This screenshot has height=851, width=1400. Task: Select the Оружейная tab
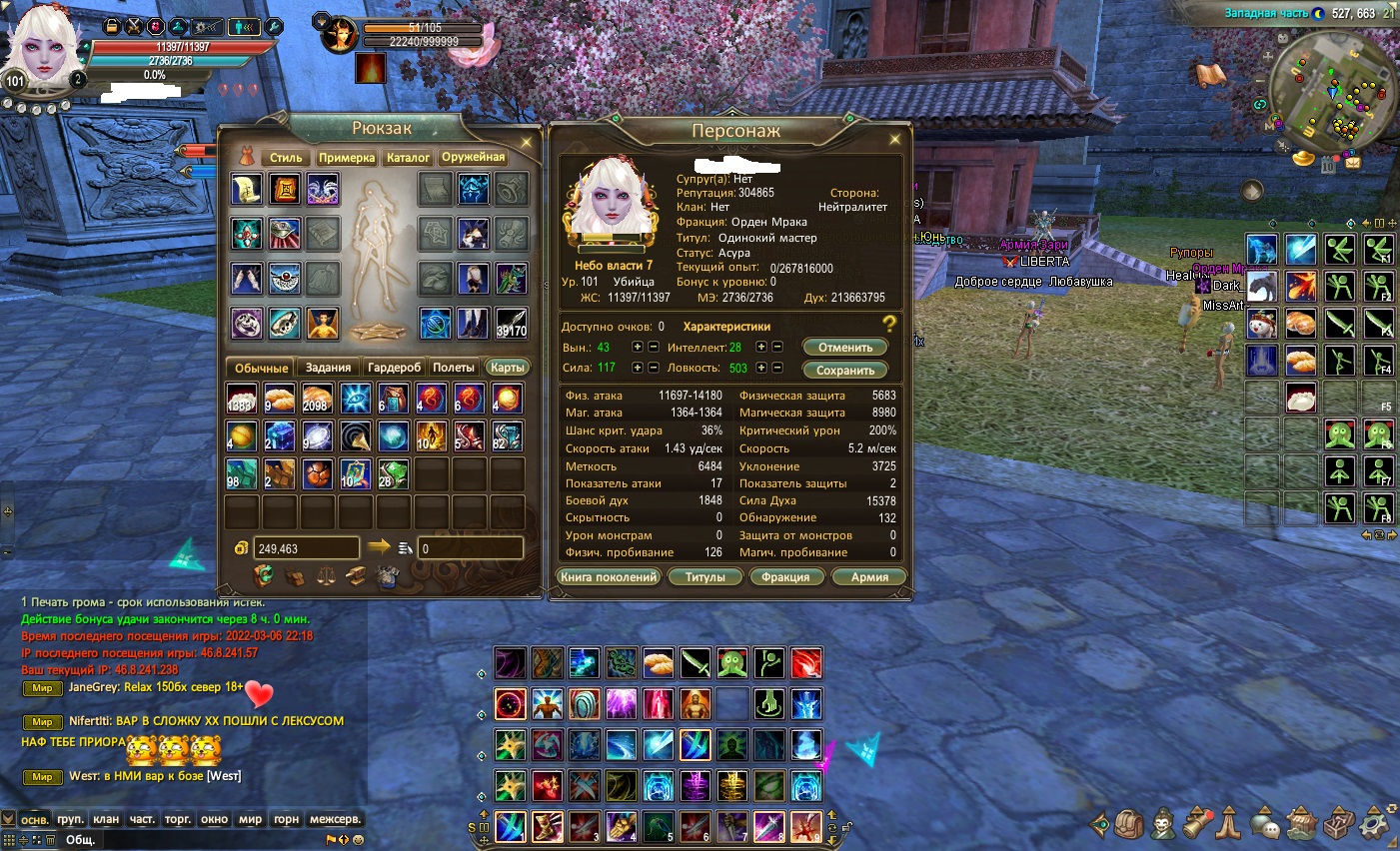pyautogui.click(x=474, y=157)
